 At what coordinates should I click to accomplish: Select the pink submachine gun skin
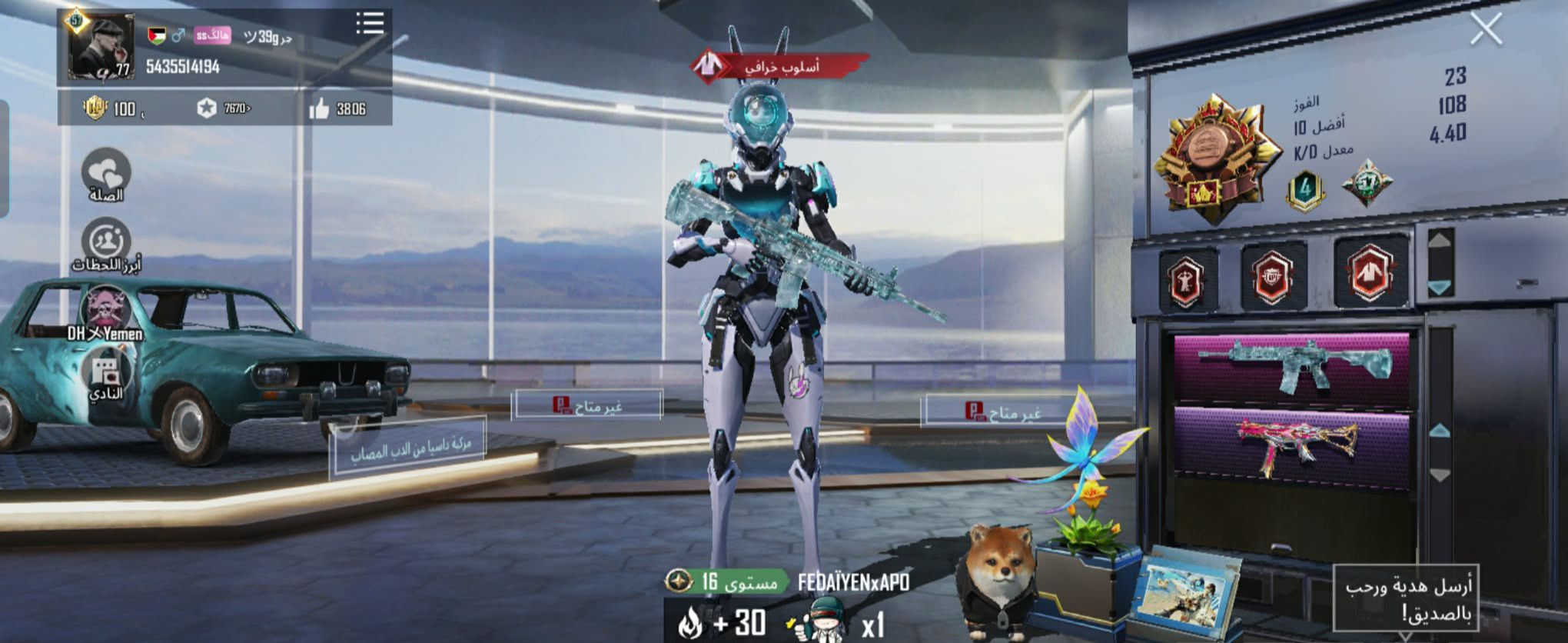[x=1293, y=446]
